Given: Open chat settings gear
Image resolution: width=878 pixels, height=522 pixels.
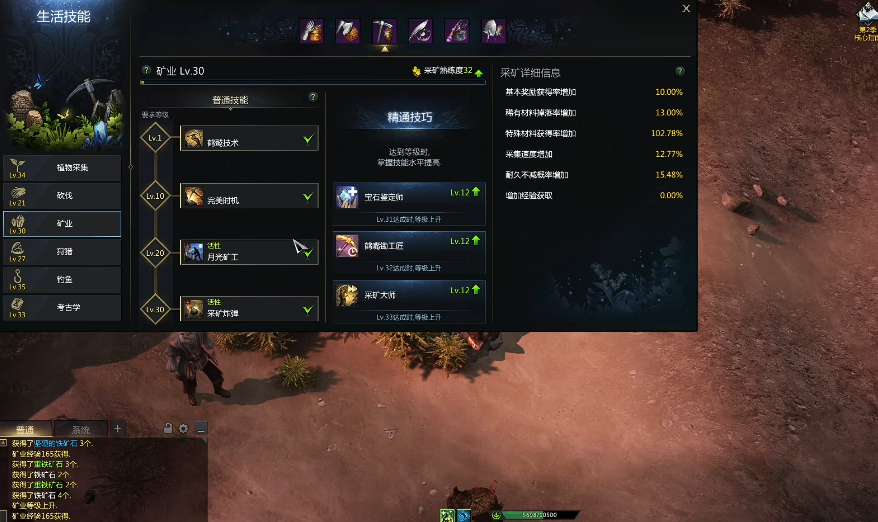Looking at the screenshot, I should click(184, 429).
